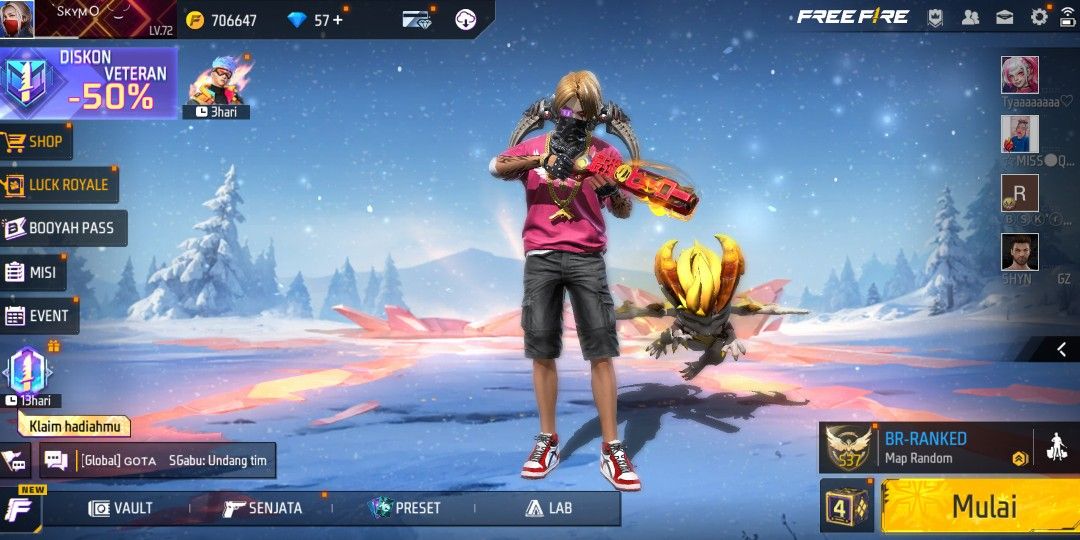Open settings via the gear icon

coord(1039,17)
